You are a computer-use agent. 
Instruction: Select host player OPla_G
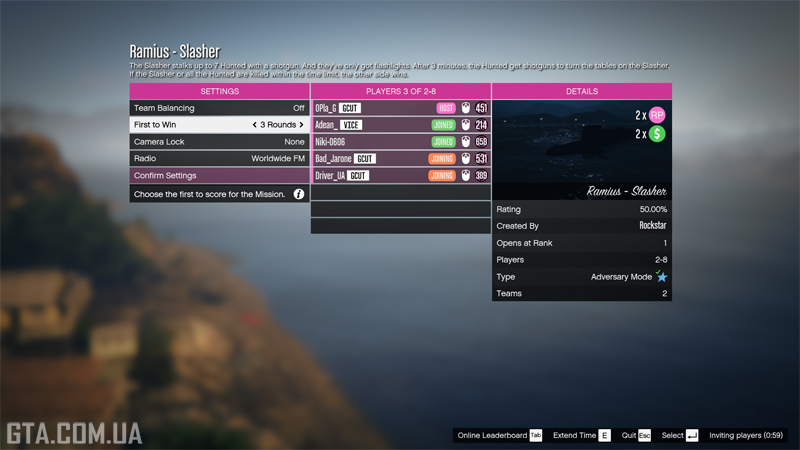coord(400,108)
